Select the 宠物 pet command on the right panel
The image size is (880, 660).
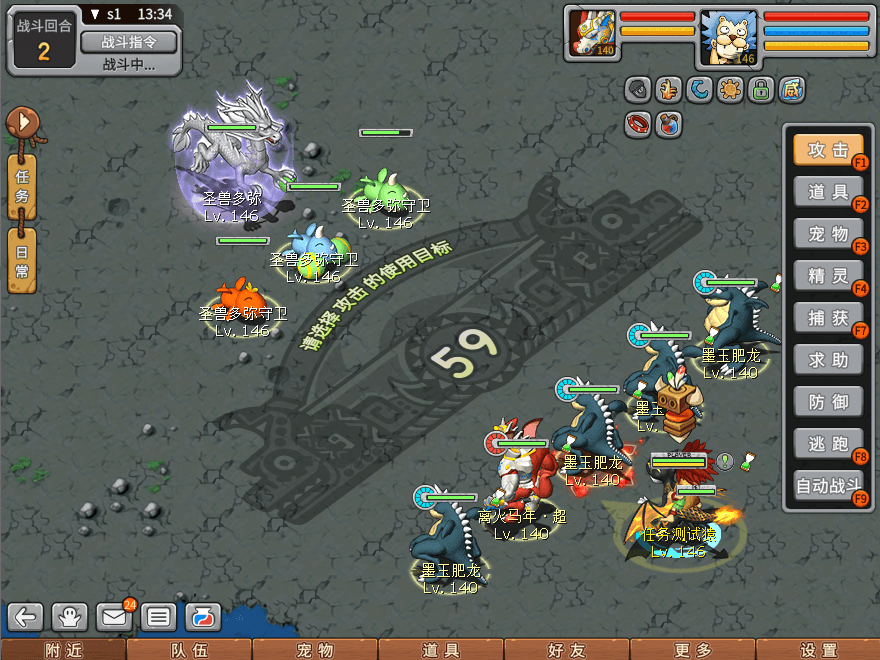pyautogui.click(x=828, y=234)
